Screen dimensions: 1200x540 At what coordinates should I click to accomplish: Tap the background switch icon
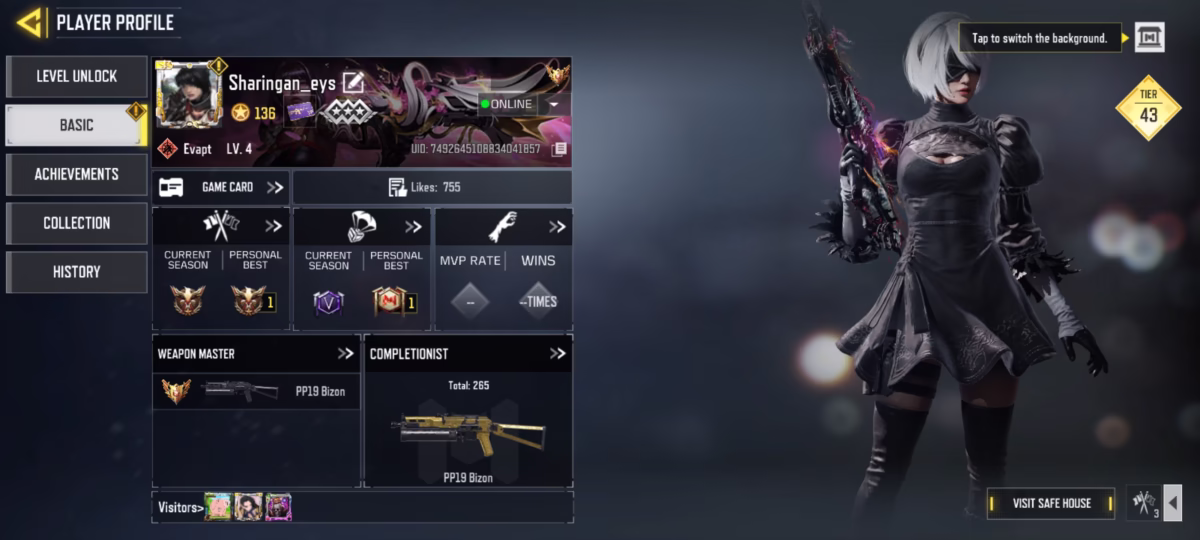1149,38
